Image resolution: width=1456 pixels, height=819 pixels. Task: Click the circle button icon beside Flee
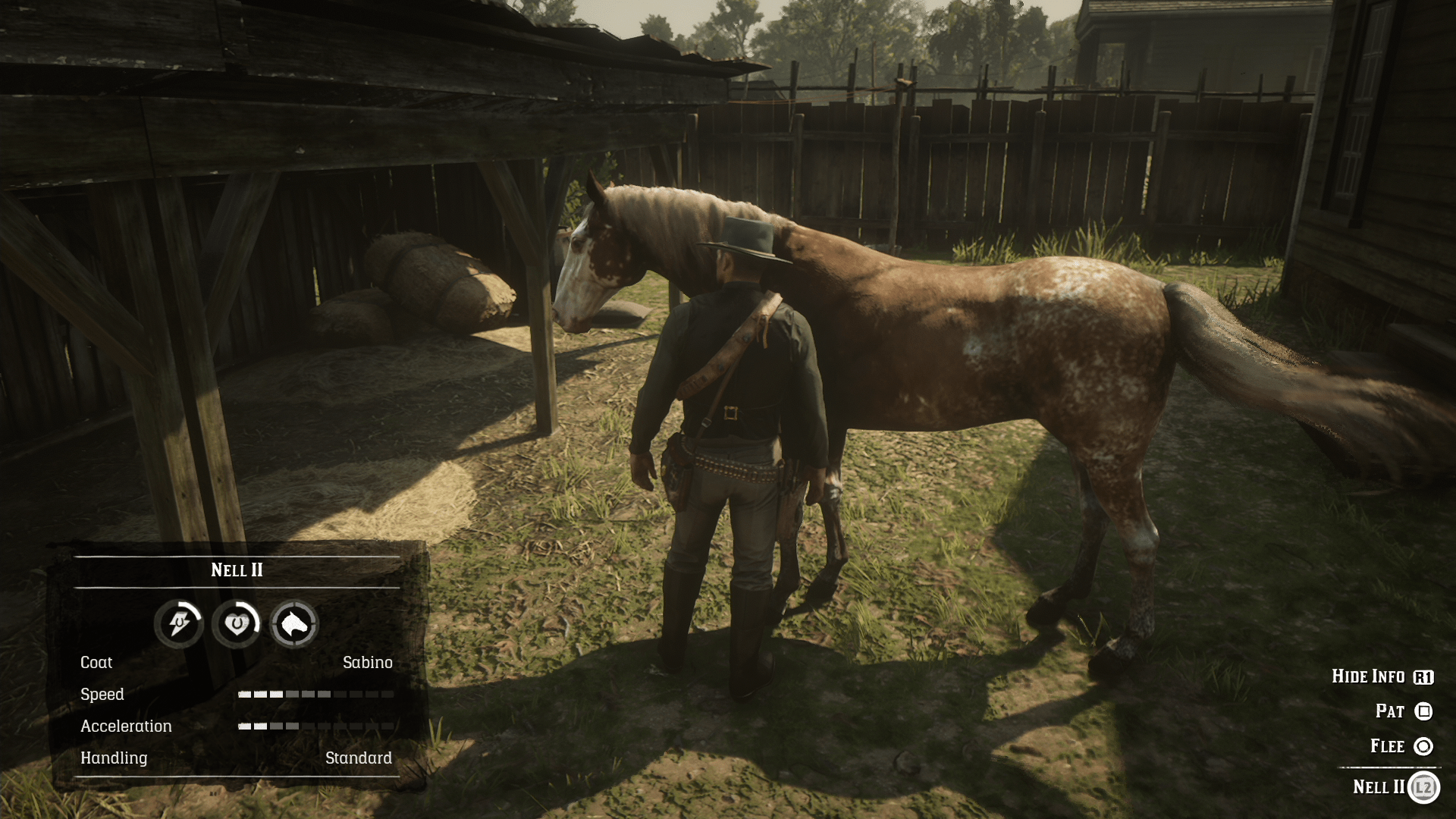coord(1423,746)
